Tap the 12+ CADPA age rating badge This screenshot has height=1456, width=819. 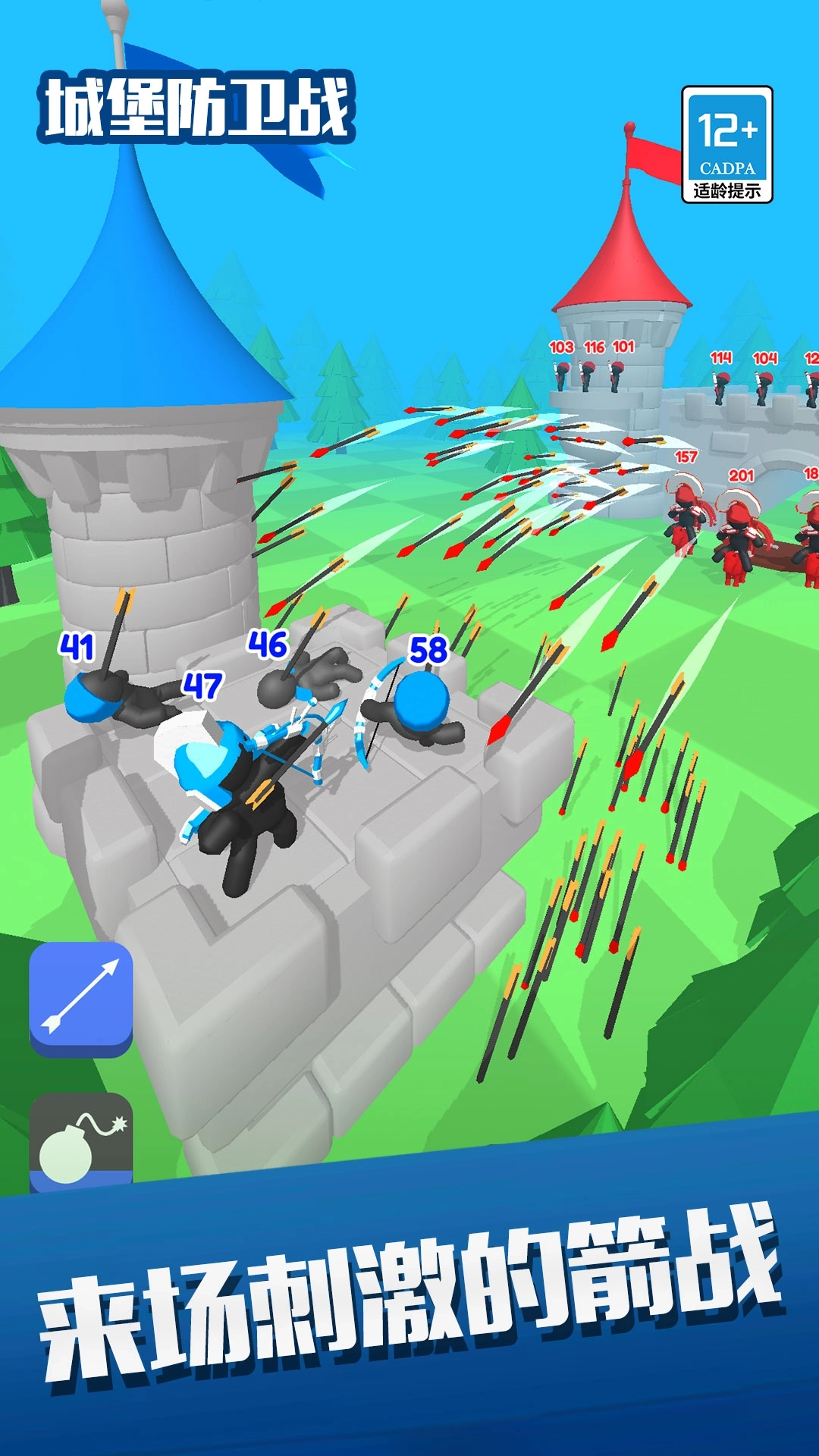(726, 144)
